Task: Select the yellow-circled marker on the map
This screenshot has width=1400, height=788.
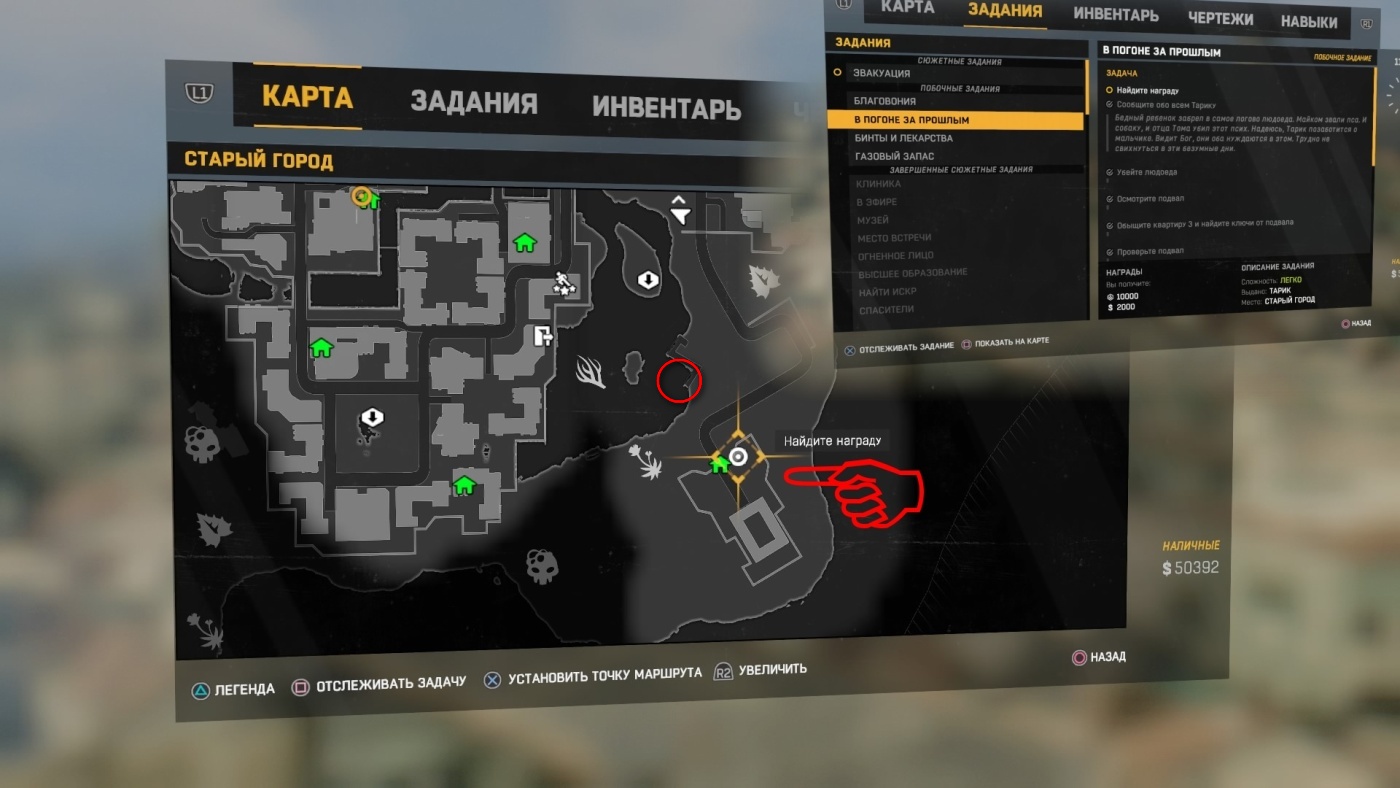Action: tap(362, 196)
